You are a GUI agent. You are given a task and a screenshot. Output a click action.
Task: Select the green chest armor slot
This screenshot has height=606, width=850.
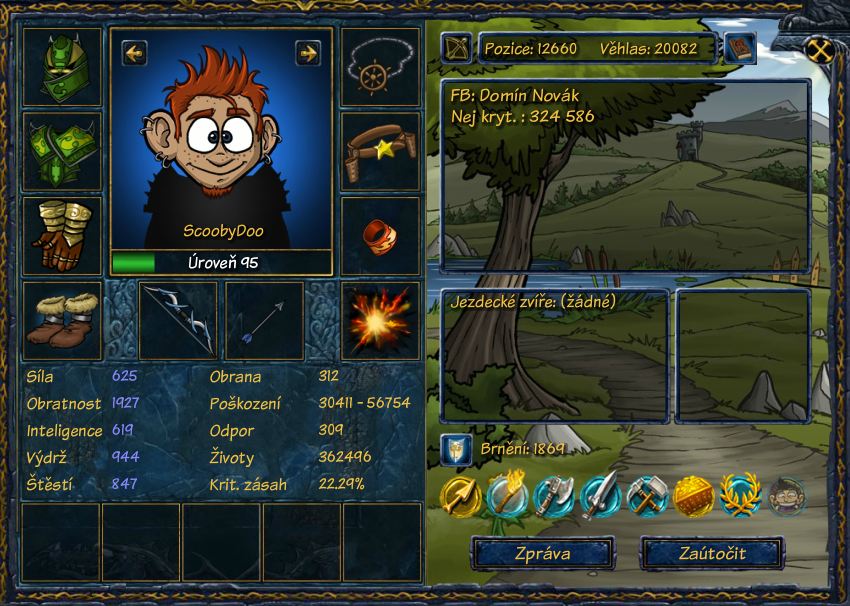tap(62, 151)
